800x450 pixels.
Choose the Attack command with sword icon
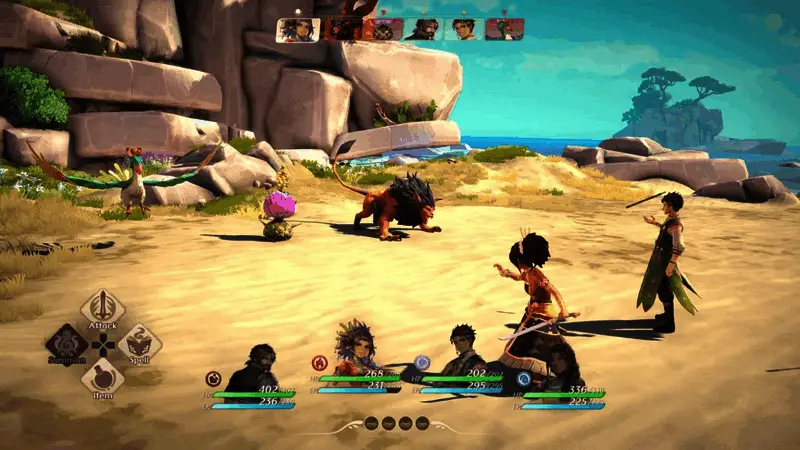click(x=102, y=309)
